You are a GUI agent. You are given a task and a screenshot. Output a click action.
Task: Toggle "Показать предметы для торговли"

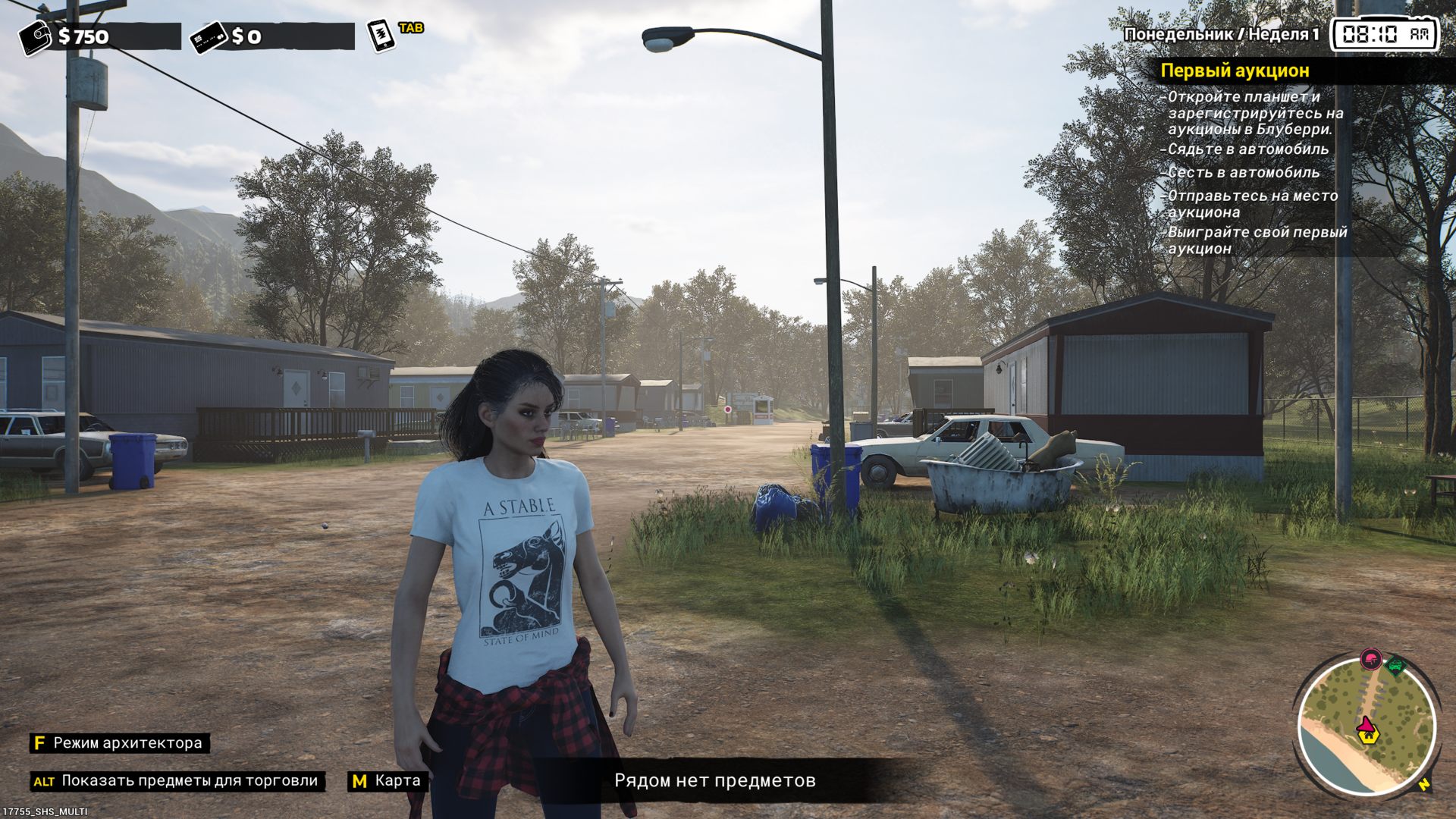point(178,781)
